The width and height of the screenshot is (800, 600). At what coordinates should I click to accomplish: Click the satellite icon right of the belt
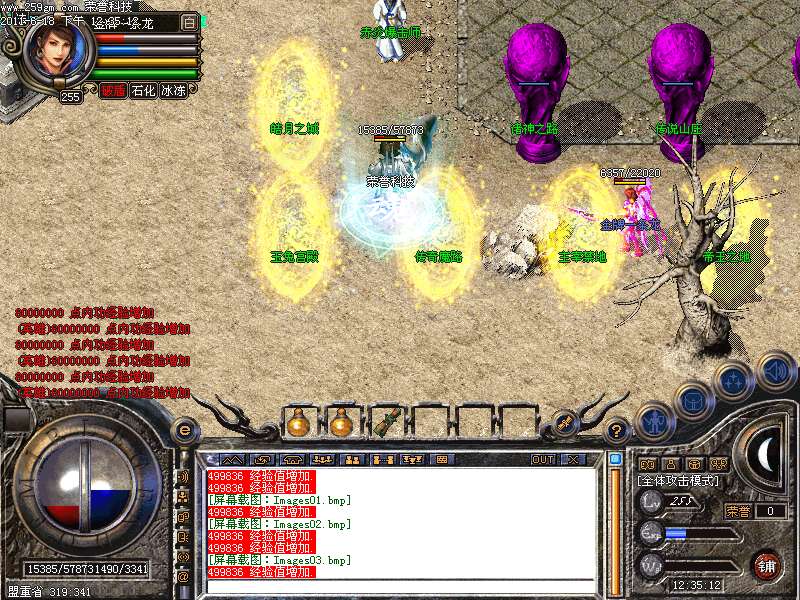click(x=564, y=423)
